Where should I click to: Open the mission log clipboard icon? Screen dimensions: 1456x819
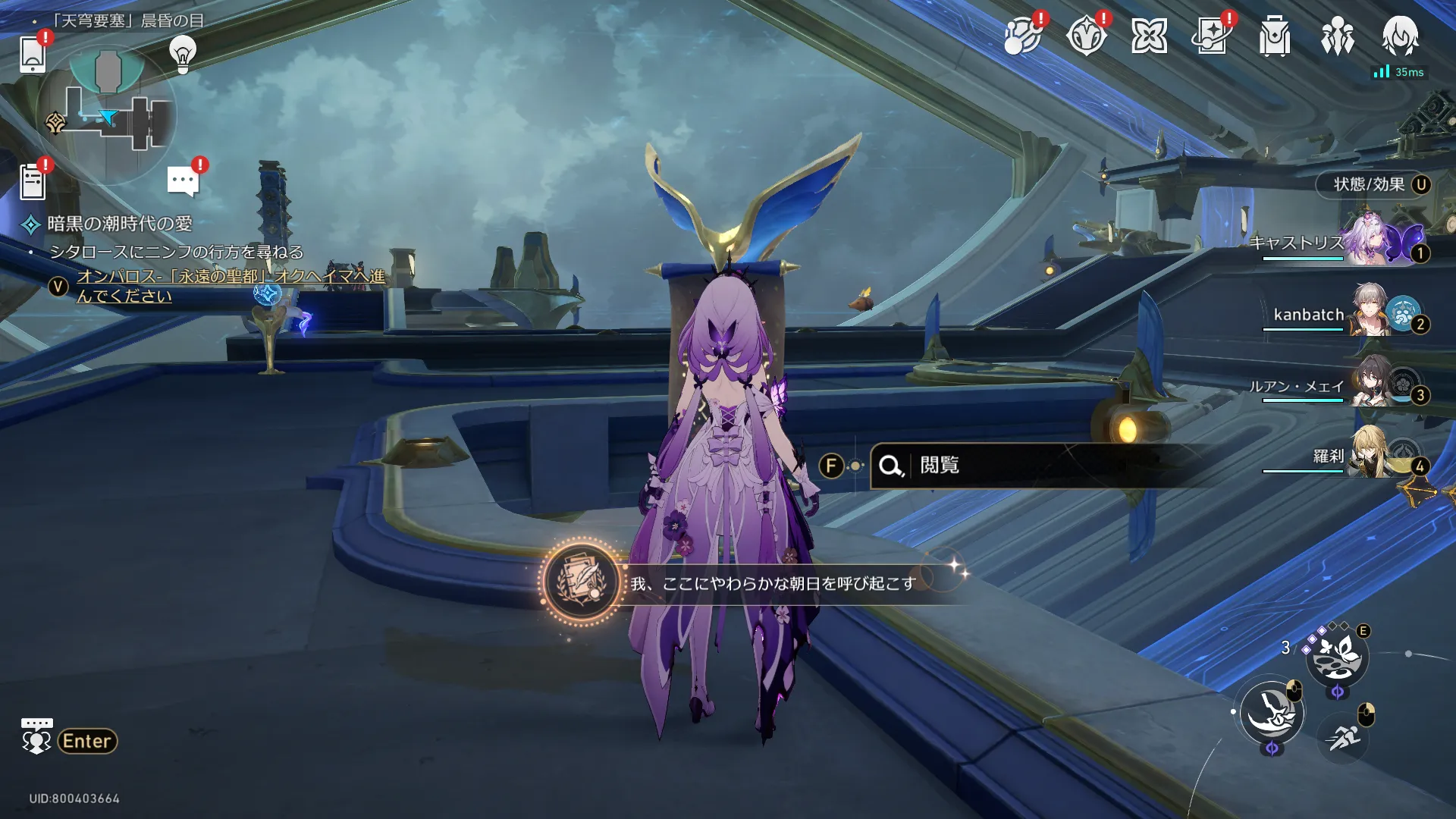coord(33,183)
